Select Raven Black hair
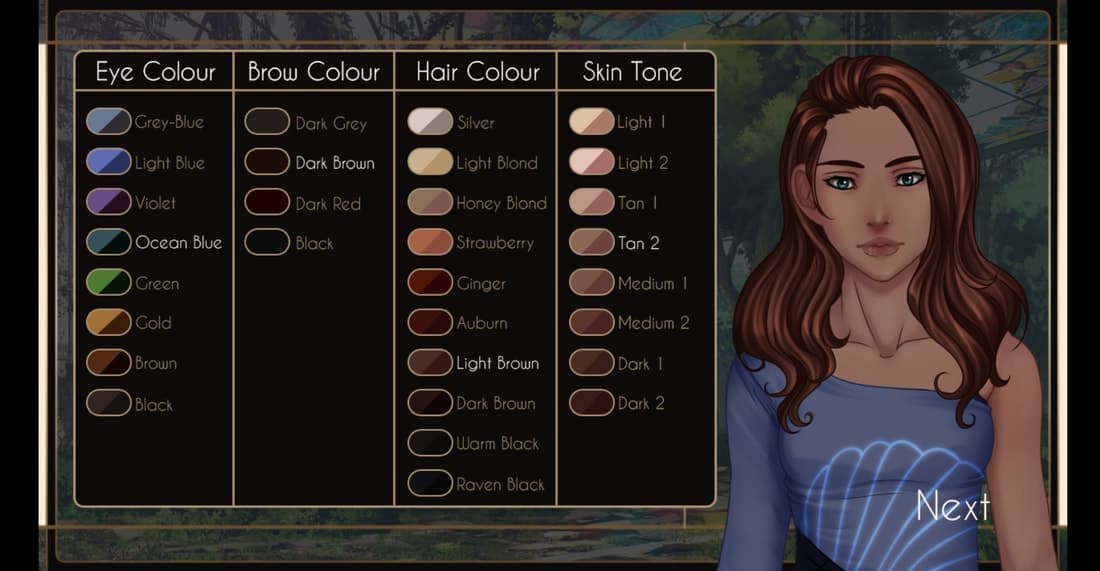Viewport: 1100px width, 571px height. [430, 484]
